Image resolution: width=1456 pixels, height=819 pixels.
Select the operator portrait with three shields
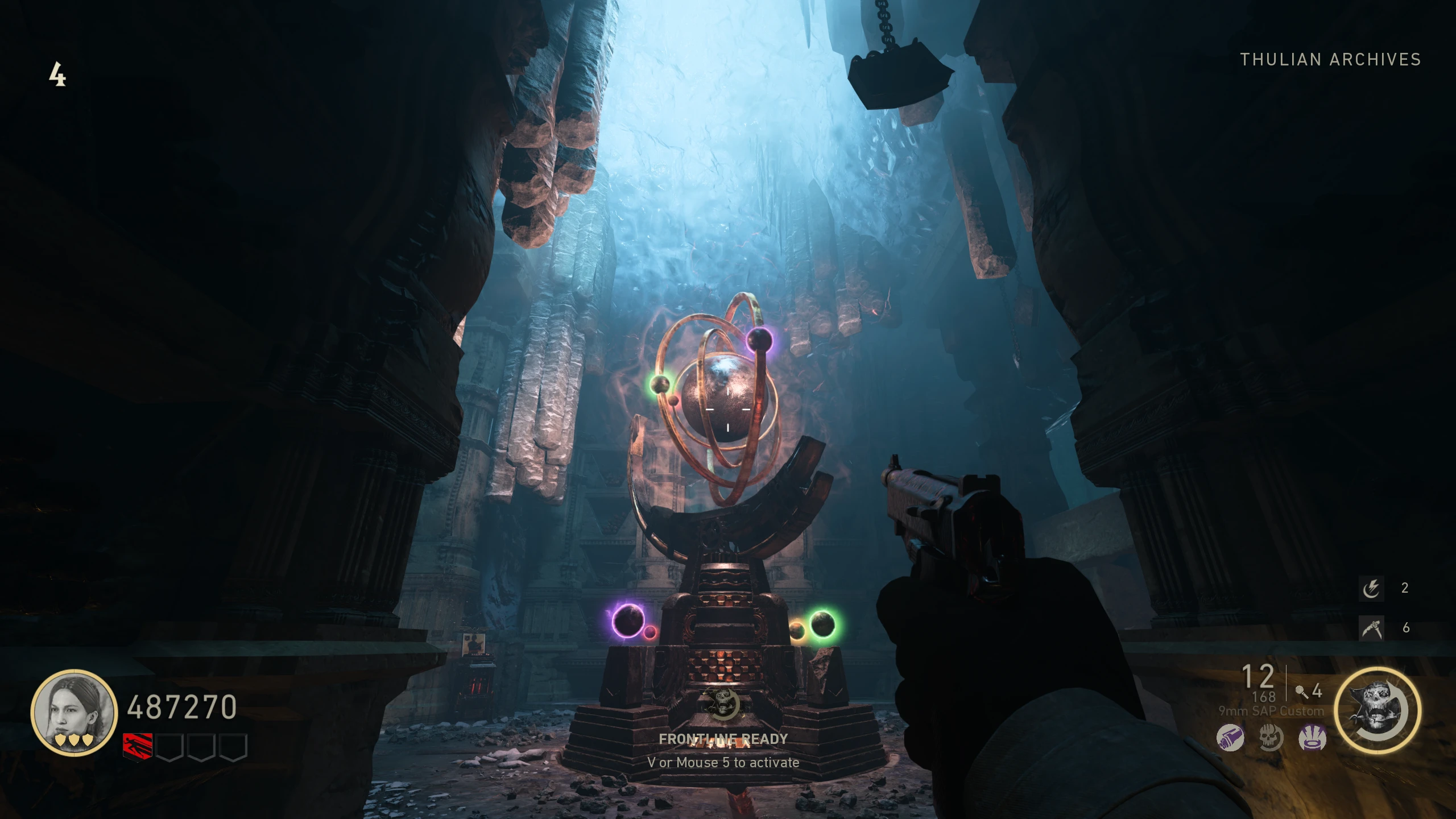click(73, 713)
